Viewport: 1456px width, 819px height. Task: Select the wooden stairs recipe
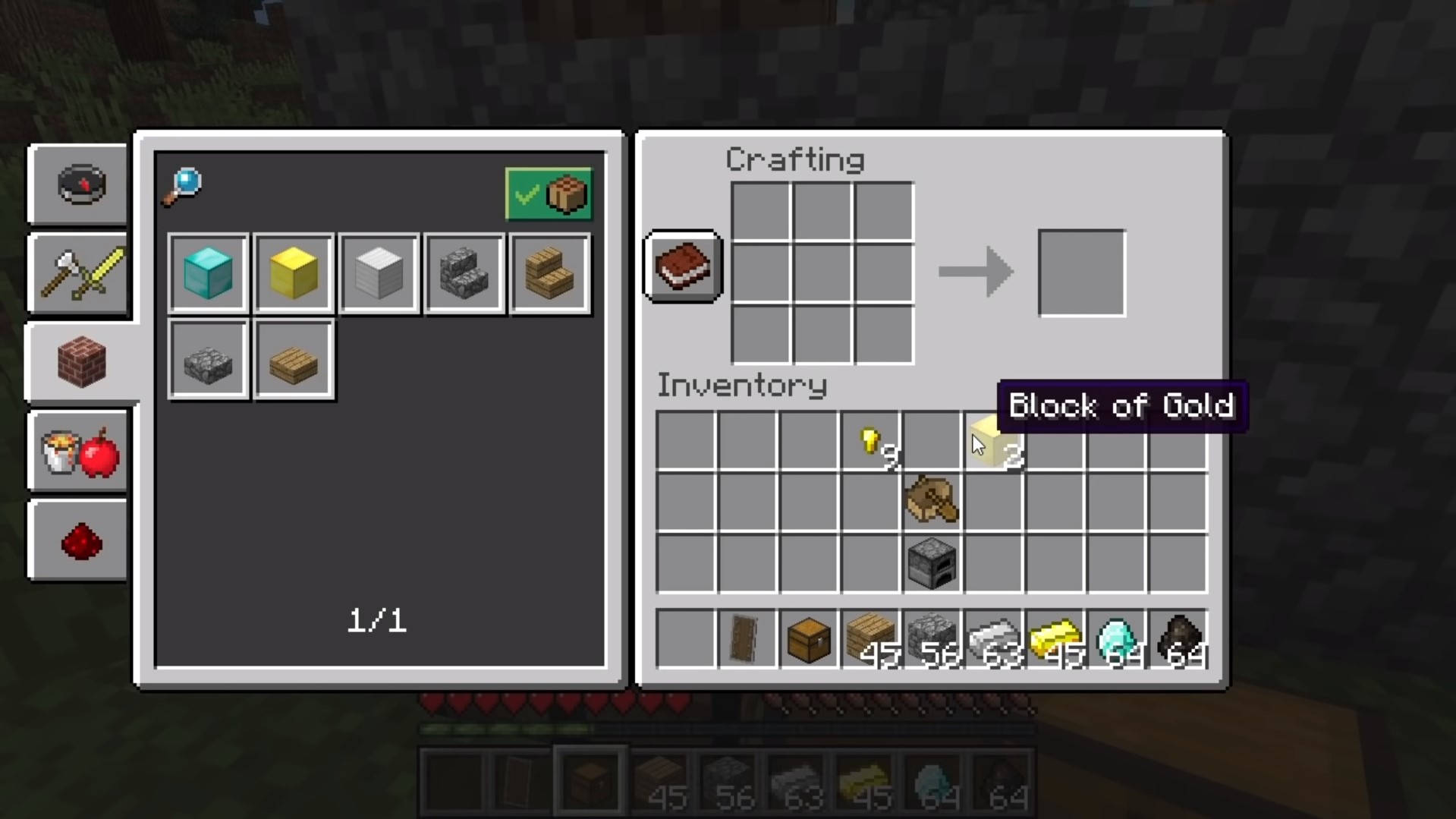pyautogui.click(x=550, y=273)
